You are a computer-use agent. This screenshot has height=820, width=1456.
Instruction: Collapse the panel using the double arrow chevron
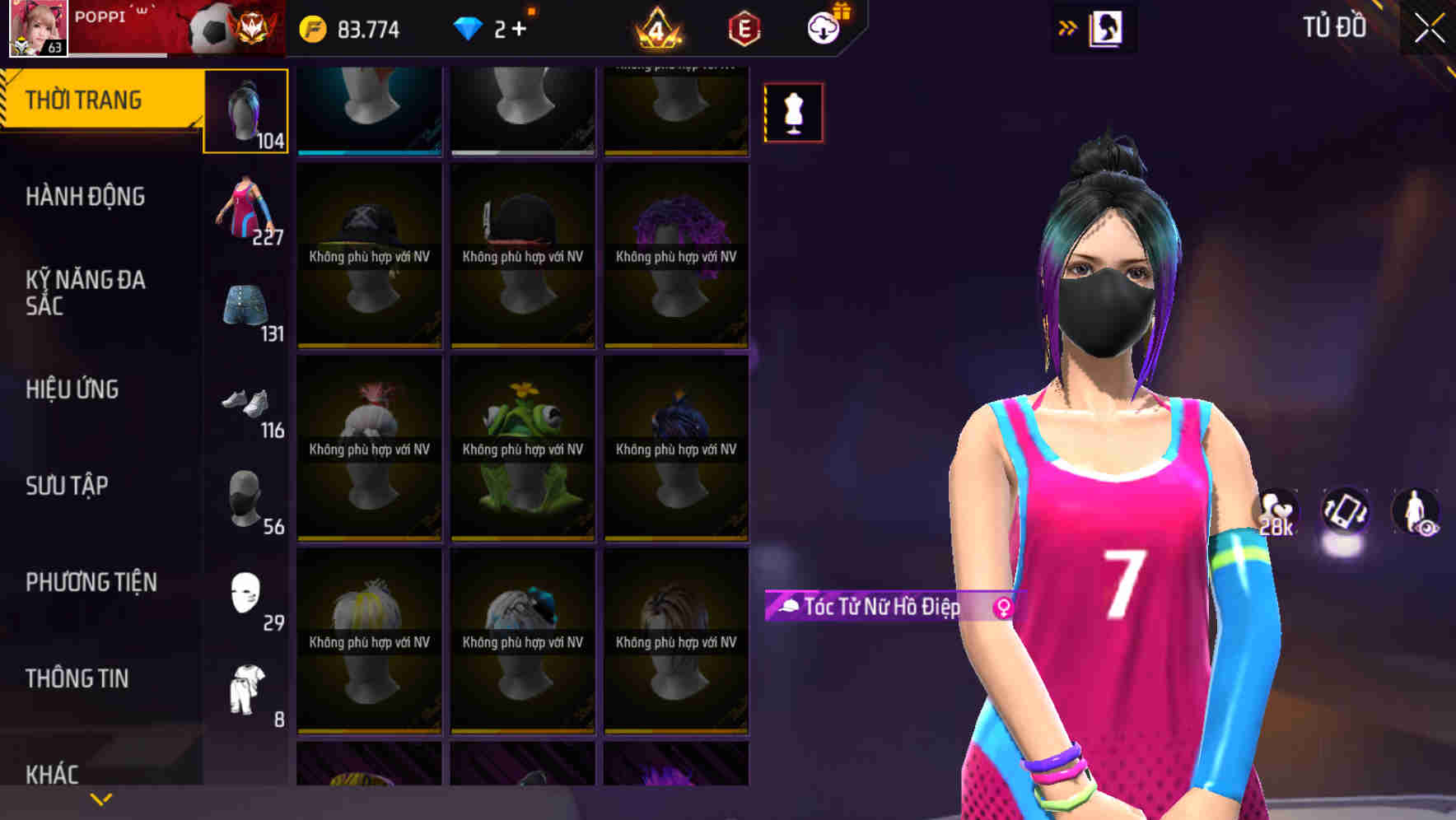[x=1066, y=26]
